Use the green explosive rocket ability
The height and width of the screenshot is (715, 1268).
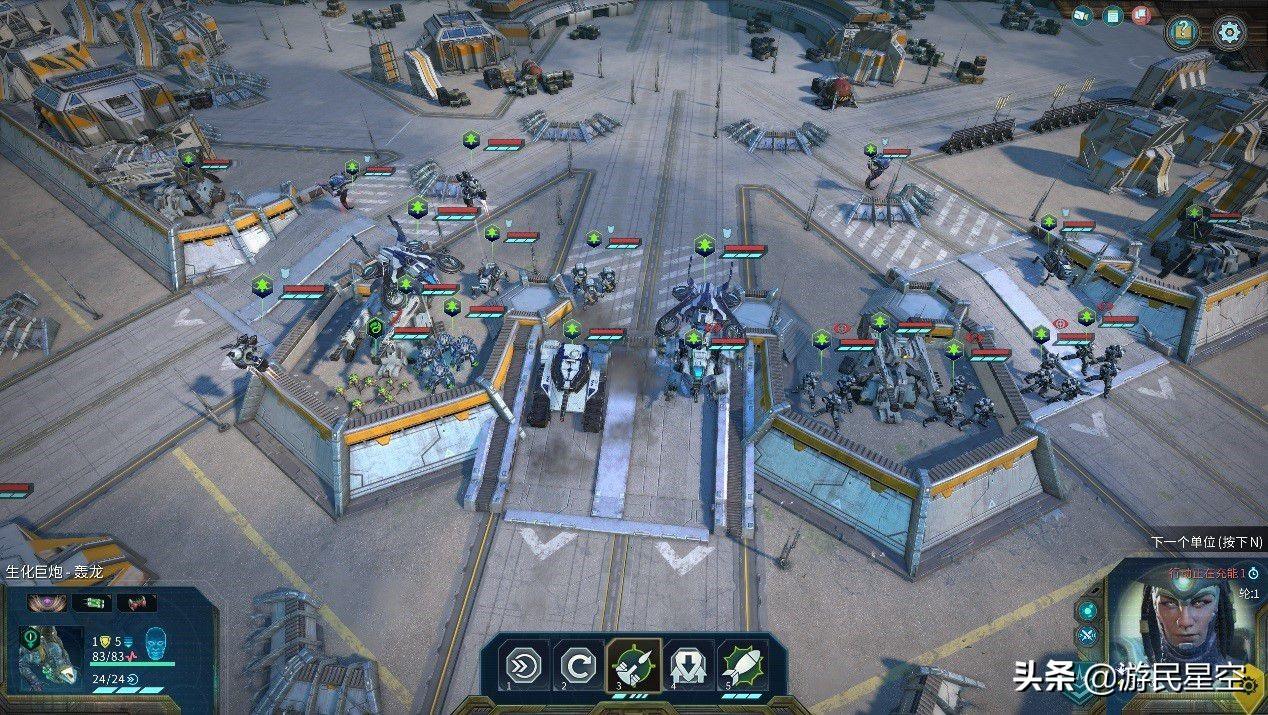coord(742,664)
